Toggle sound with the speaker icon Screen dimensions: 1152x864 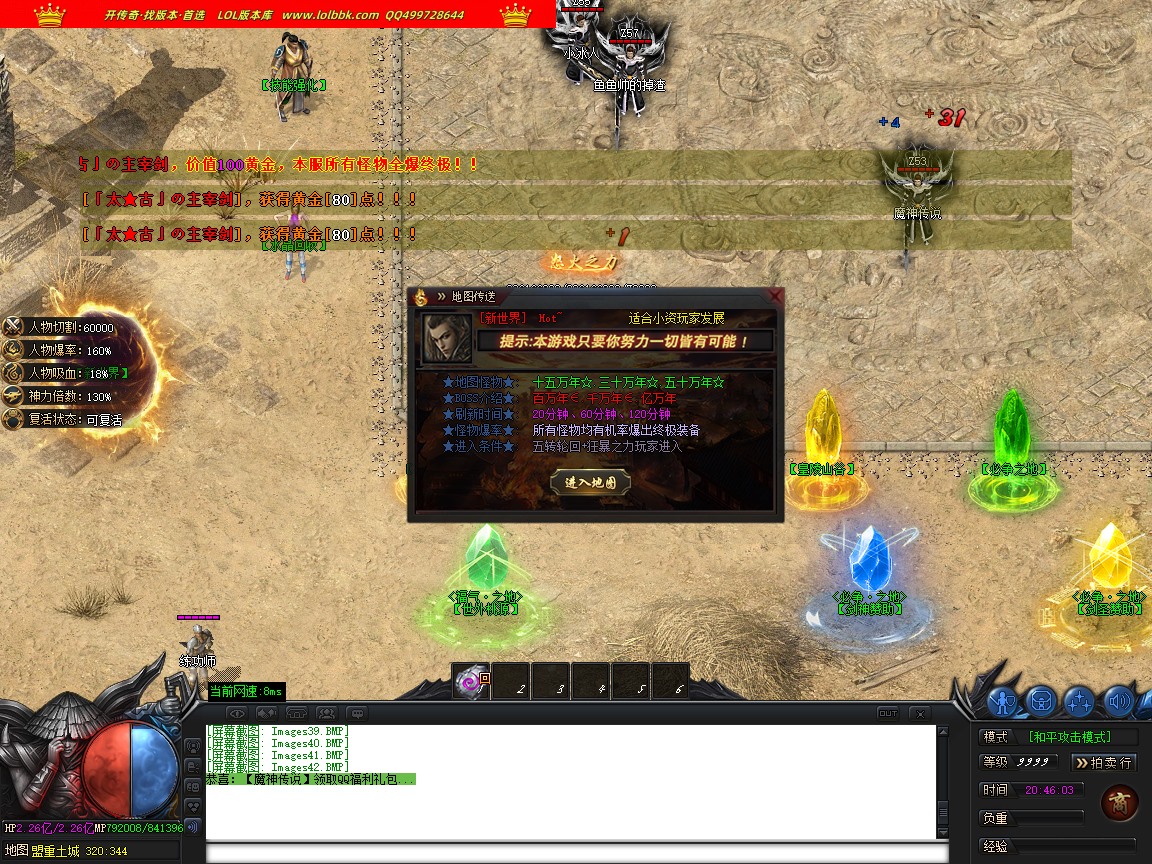[1117, 702]
